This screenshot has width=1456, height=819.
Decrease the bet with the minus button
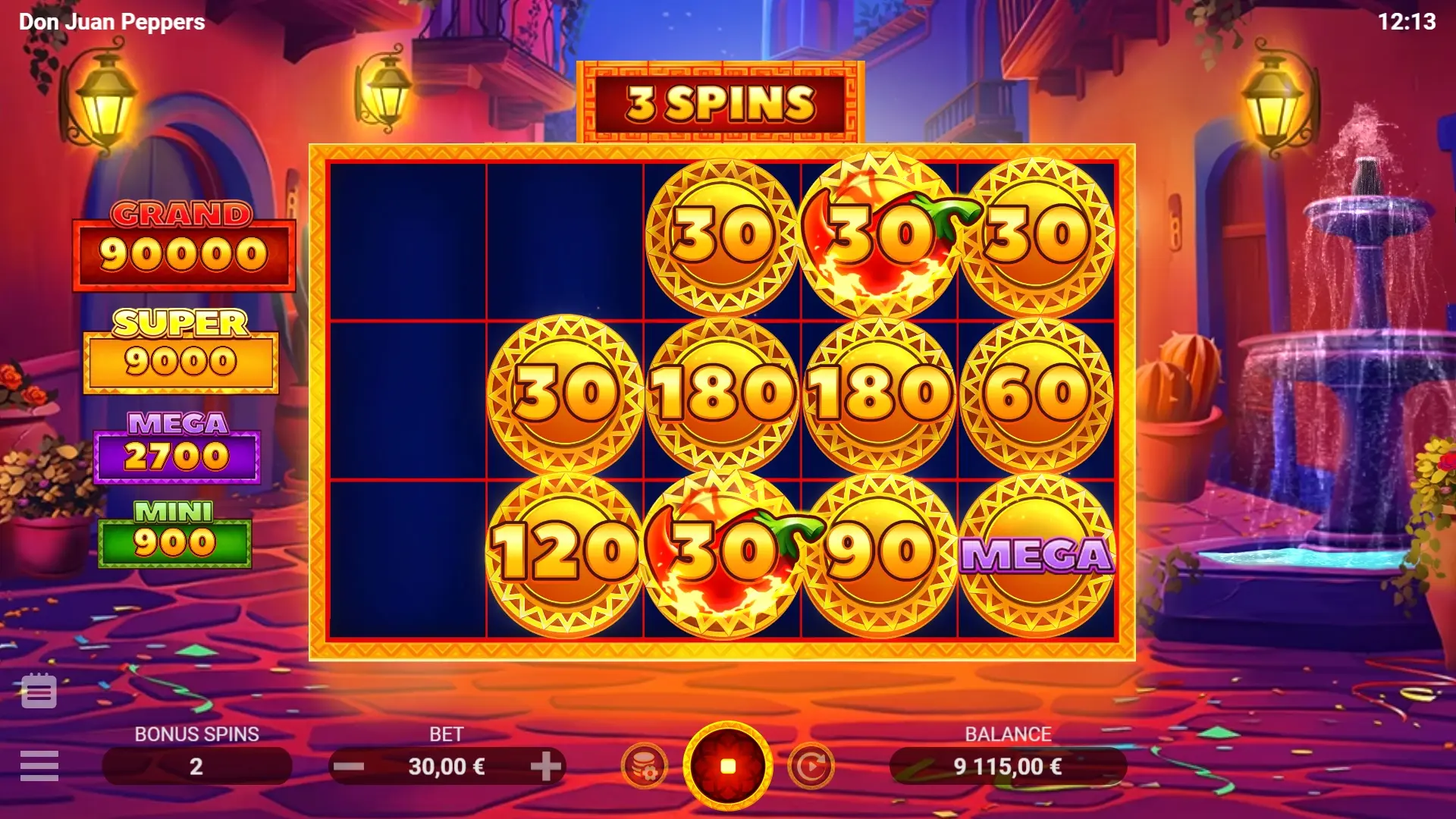click(x=349, y=767)
